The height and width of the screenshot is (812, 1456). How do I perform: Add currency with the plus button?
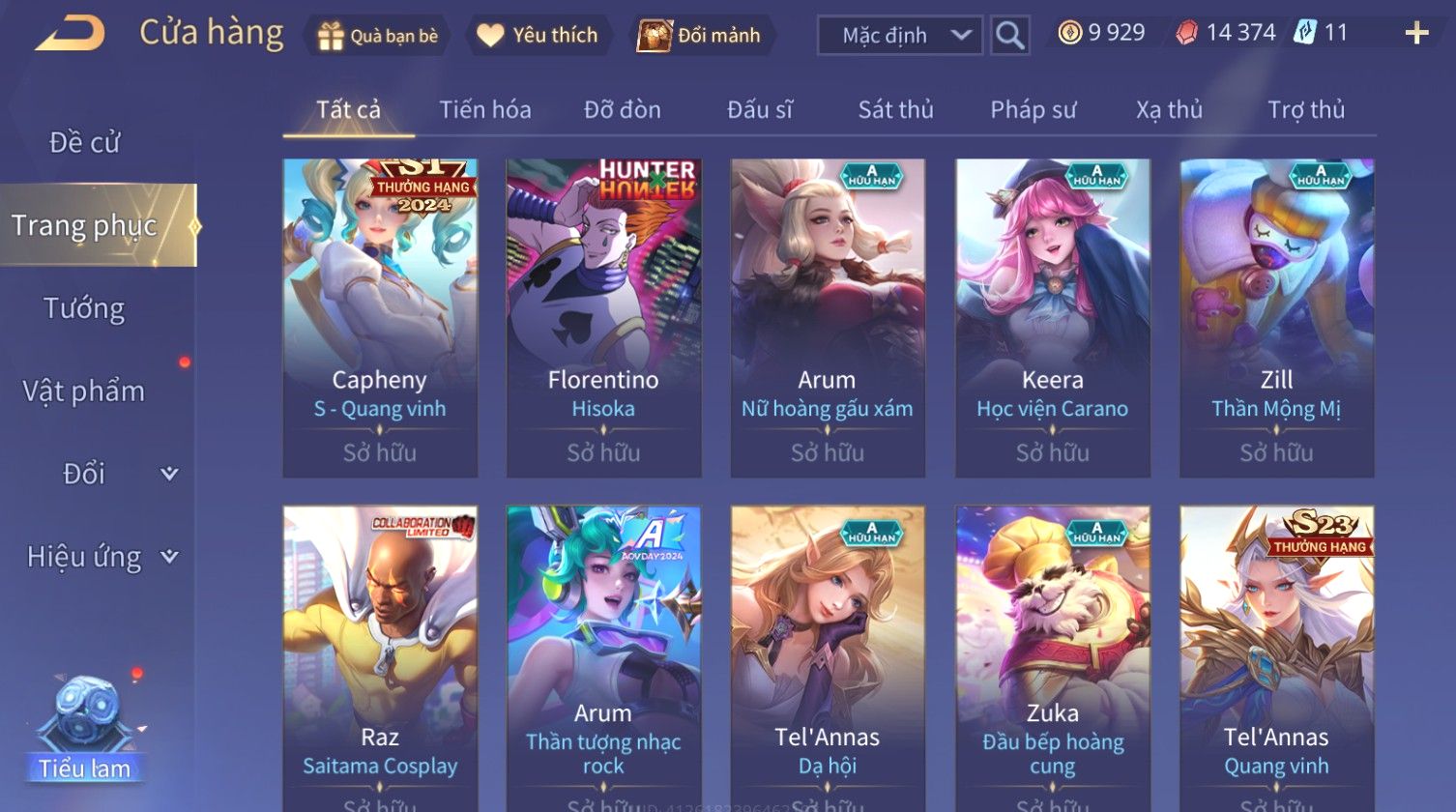coord(1416,34)
